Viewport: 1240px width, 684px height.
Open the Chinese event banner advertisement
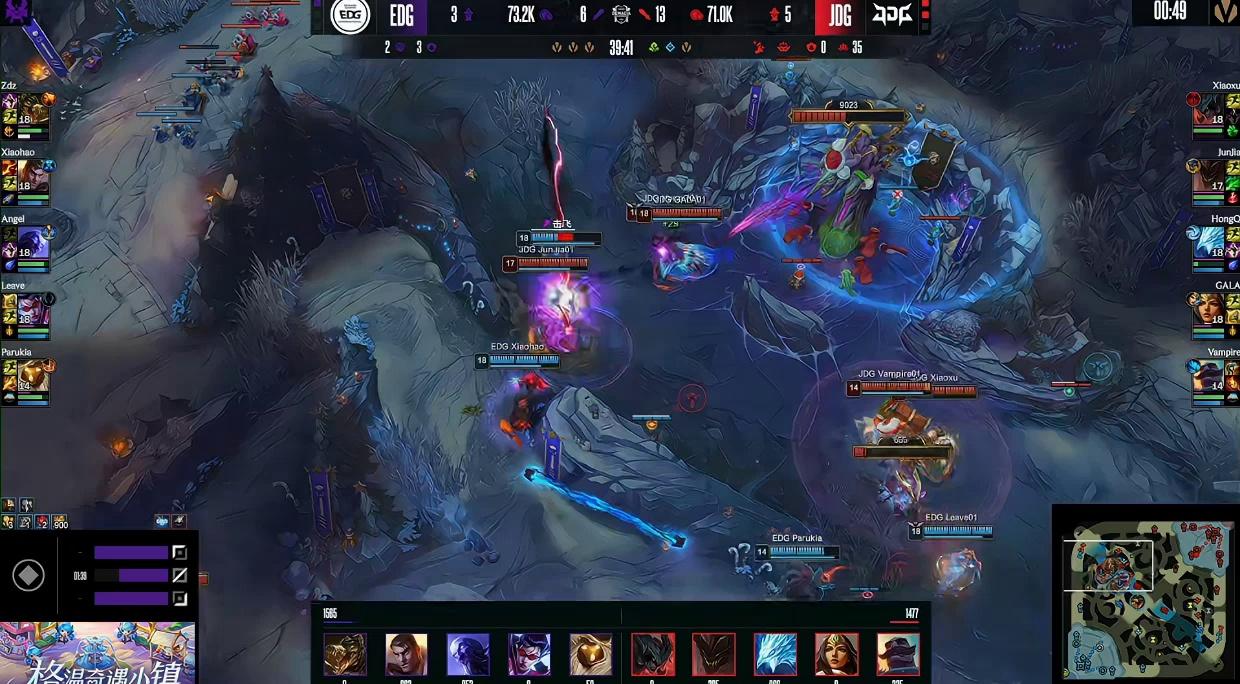pyautogui.click(x=97, y=654)
